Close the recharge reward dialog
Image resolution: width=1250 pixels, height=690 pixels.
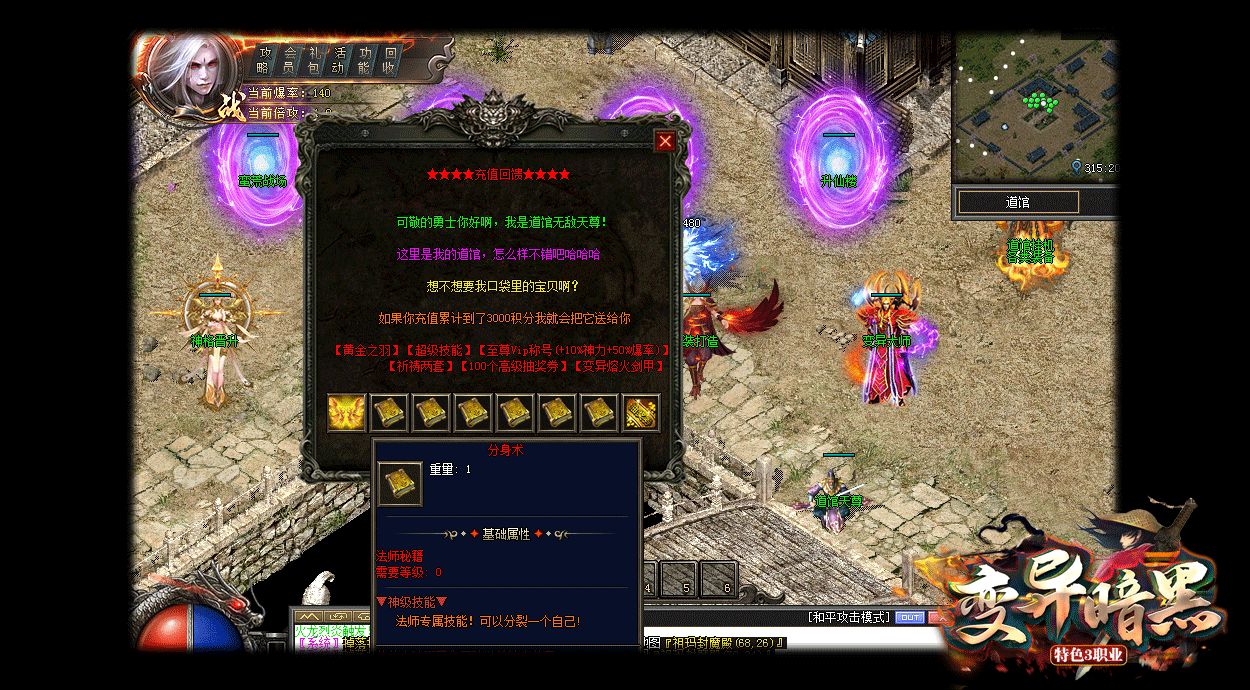[x=665, y=141]
